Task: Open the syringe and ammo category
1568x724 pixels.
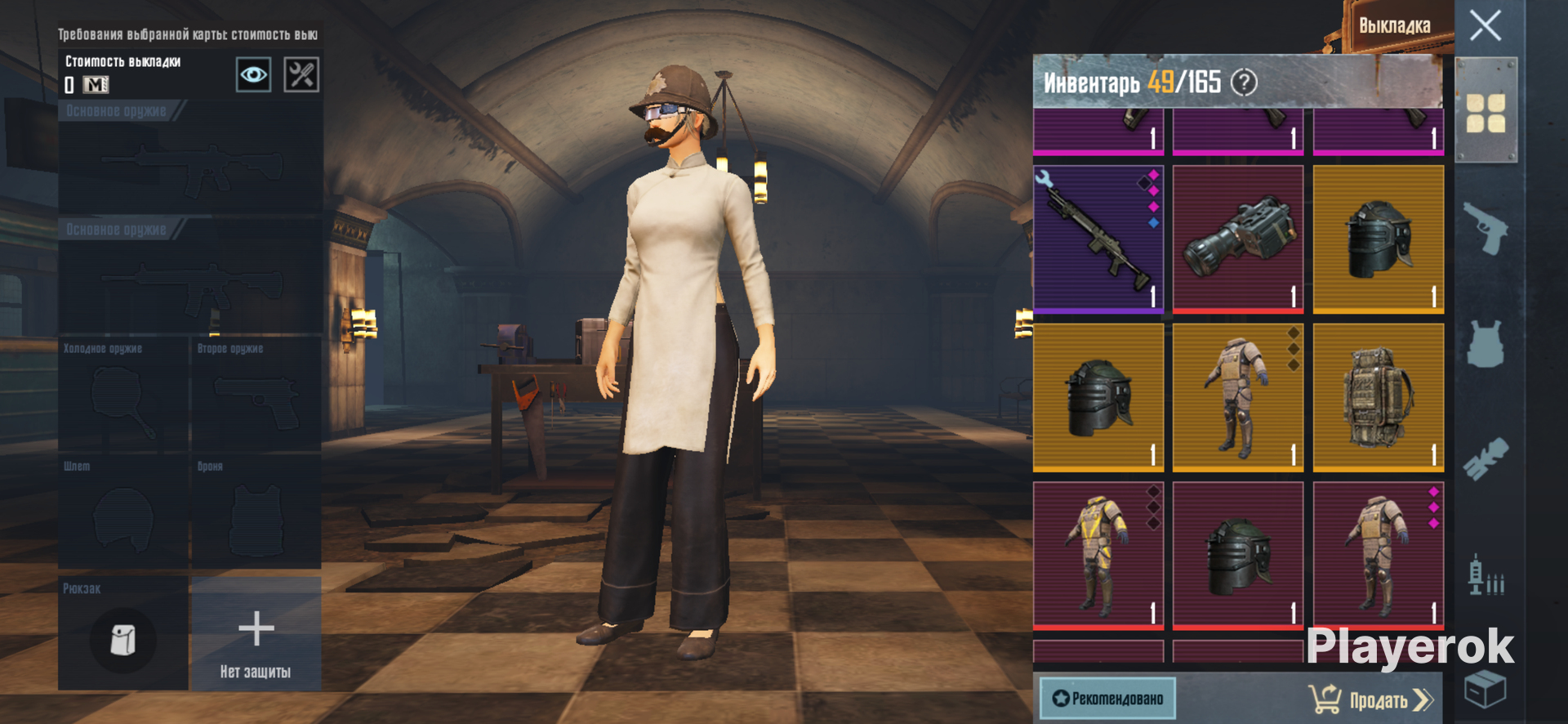Action: [1486, 574]
